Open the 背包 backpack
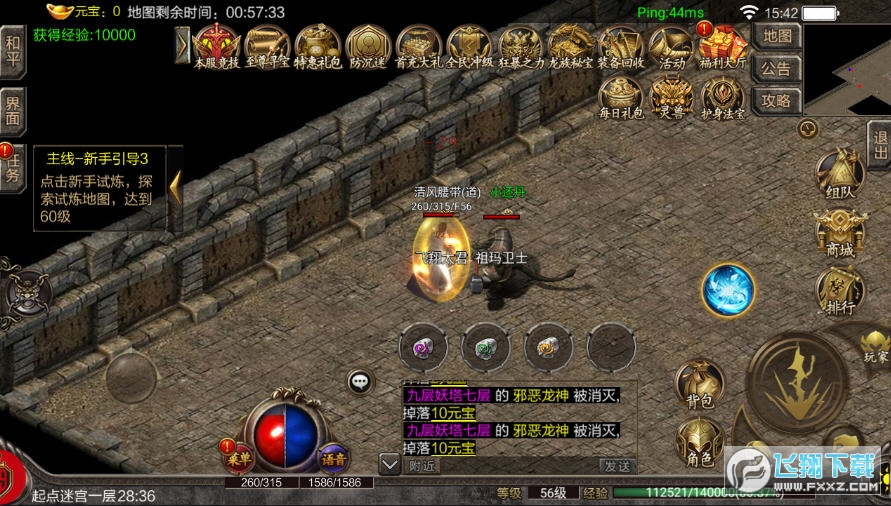Screen dimensions: 891x506 (x=699, y=385)
